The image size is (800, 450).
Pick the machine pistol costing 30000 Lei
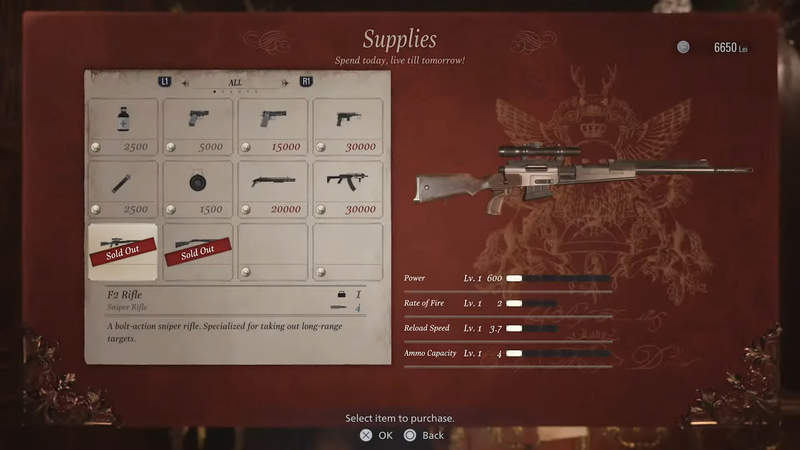[x=347, y=127]
